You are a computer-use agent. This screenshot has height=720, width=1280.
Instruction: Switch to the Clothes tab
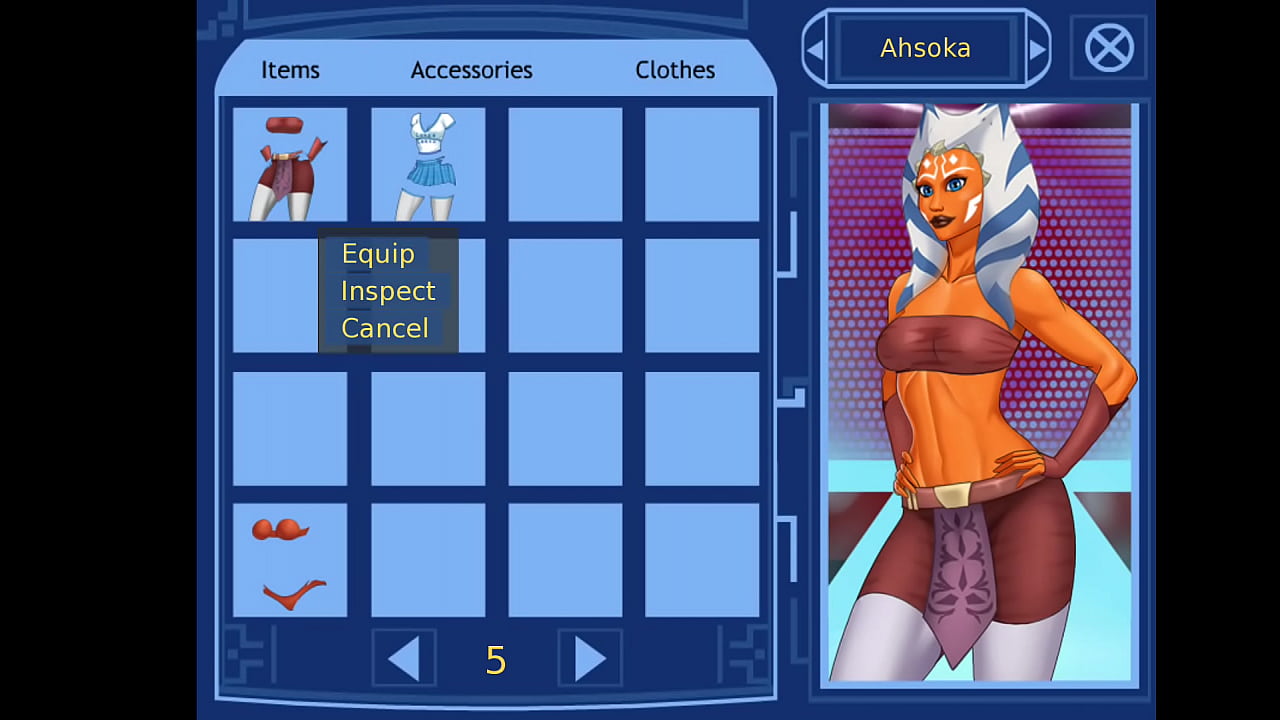click(x=675, y=70)
